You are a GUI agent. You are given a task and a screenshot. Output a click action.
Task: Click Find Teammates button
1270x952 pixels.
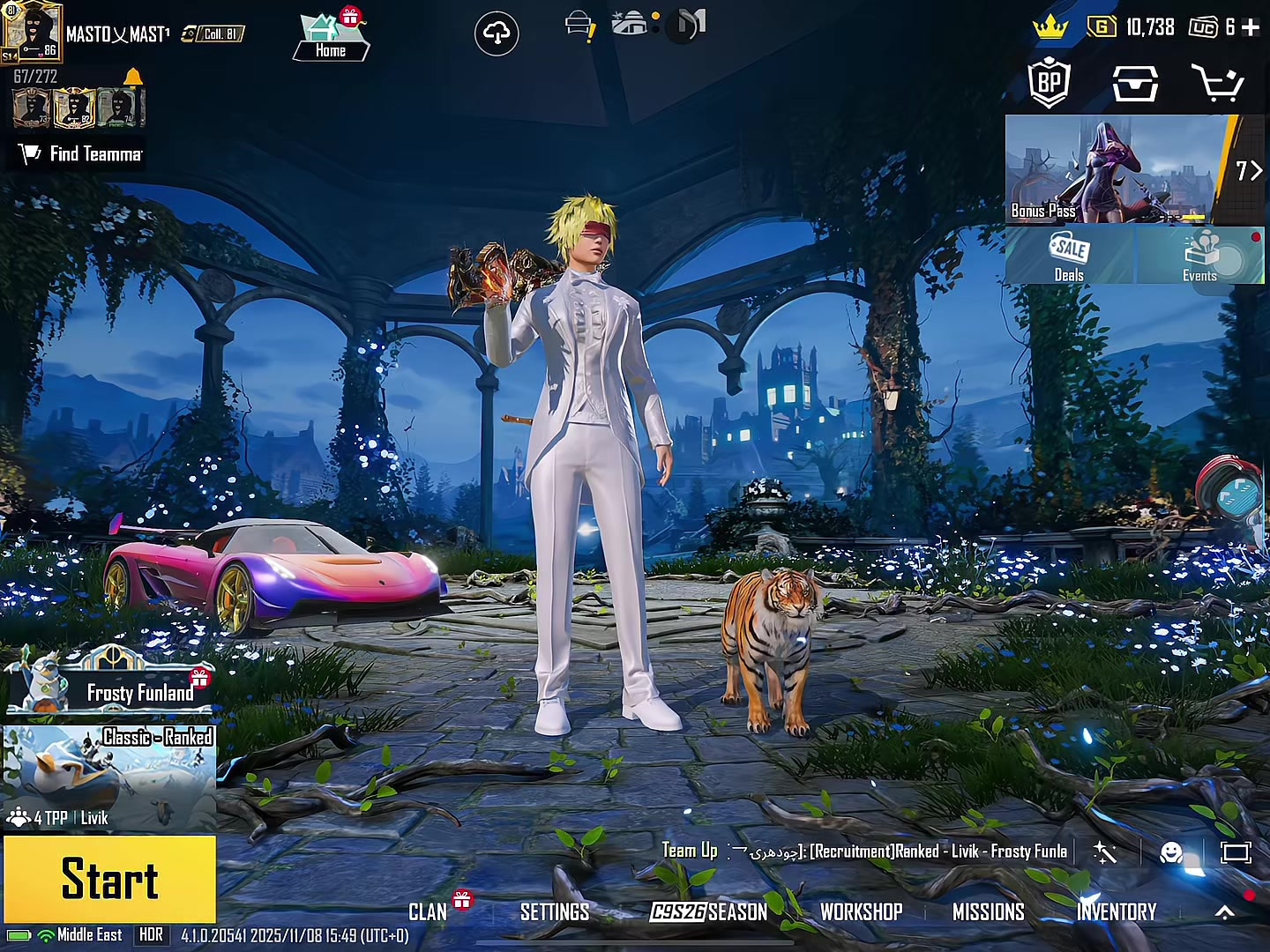pyautogui.click(x=81, y=154)
